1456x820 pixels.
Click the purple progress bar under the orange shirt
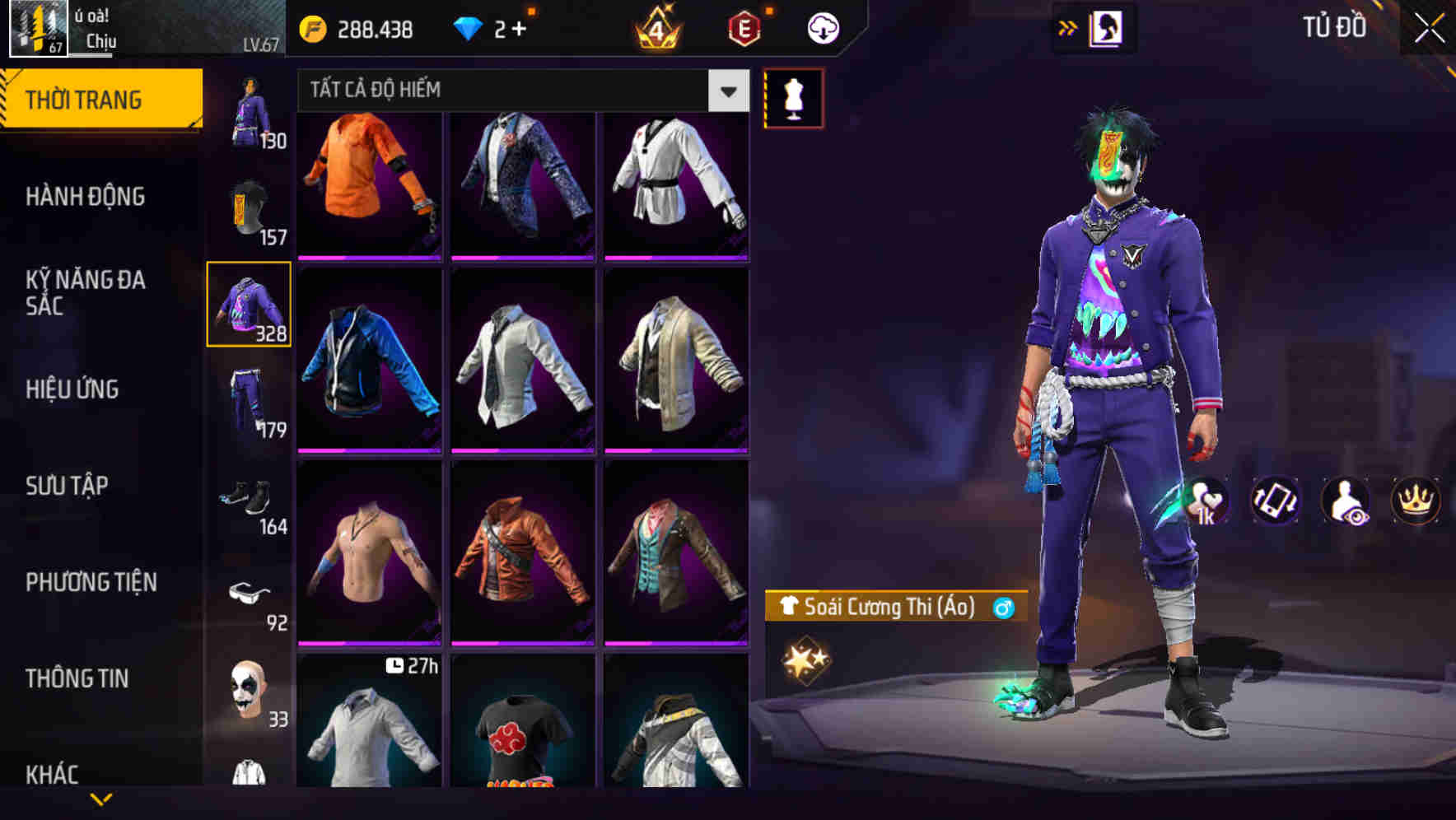369,256
